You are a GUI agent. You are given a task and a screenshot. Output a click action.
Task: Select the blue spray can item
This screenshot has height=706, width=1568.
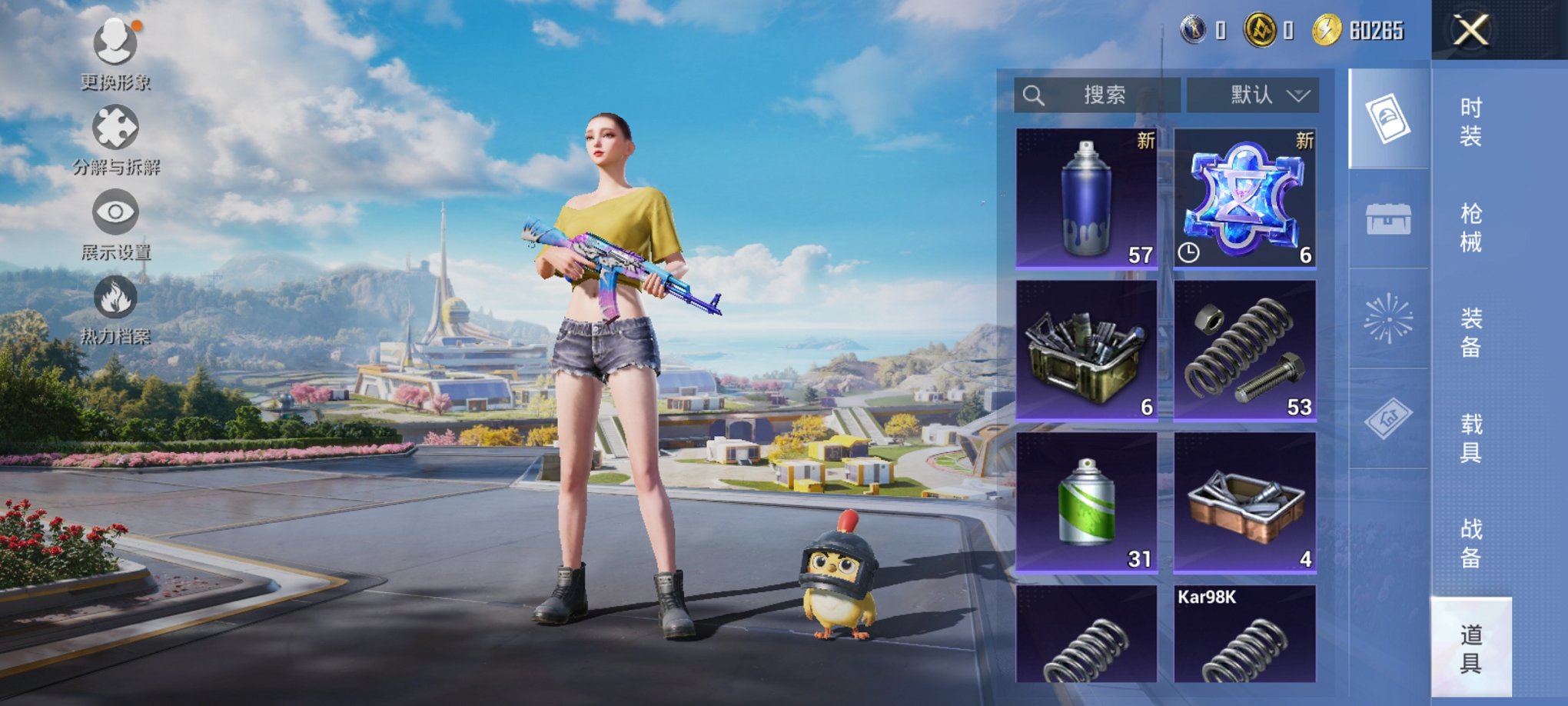1086,198
